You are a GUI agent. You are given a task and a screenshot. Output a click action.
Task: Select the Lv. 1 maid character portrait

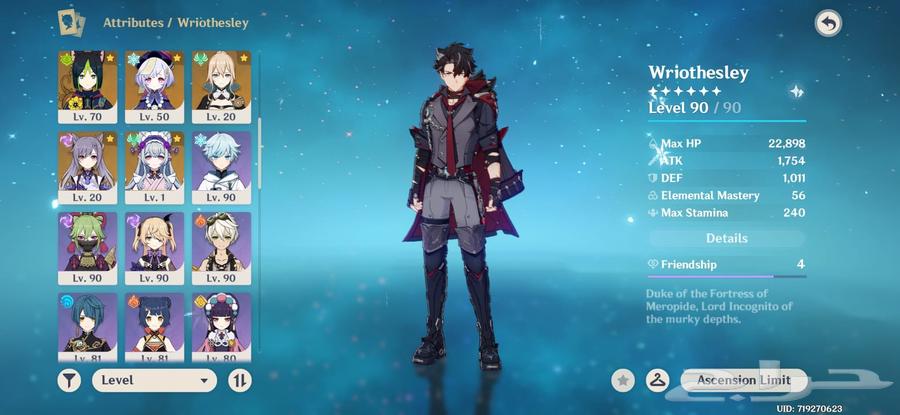coord(155,166)
